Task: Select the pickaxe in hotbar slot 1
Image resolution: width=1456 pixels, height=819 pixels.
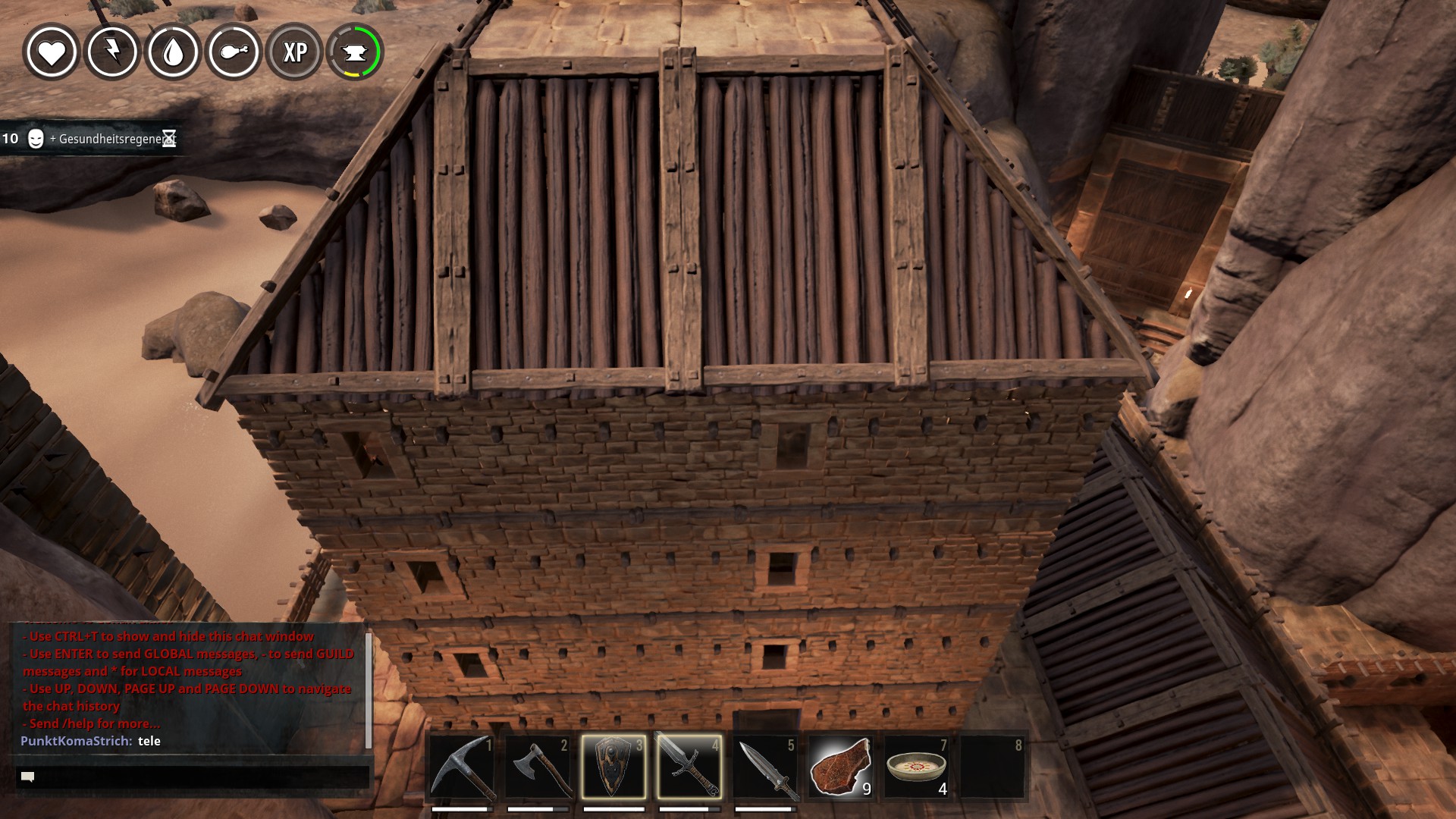Action: pos(462,767)
